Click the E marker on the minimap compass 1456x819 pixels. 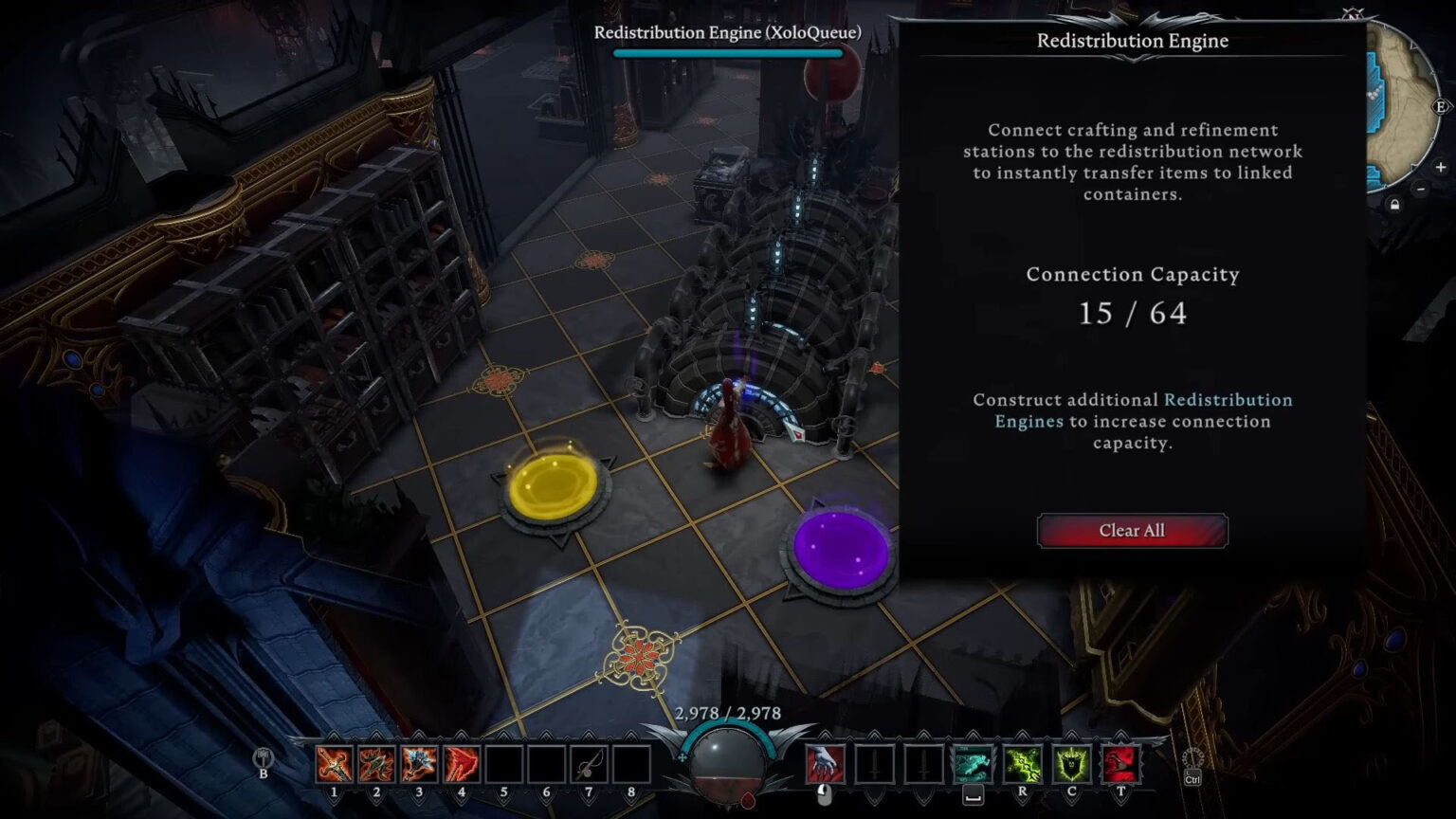click(x=1440, y=105)
